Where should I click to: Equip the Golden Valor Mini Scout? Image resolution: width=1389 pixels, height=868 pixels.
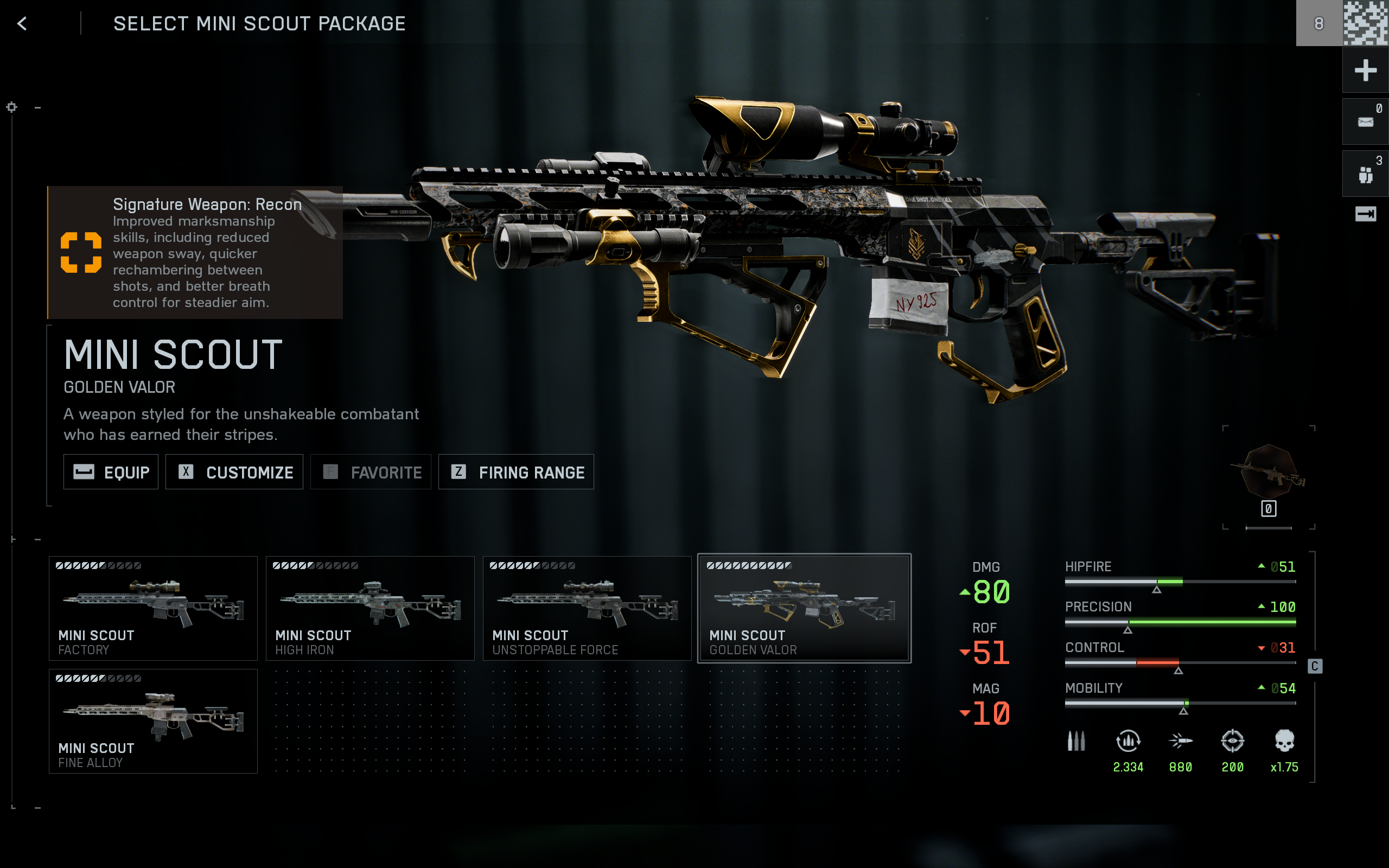pos(111,471)
